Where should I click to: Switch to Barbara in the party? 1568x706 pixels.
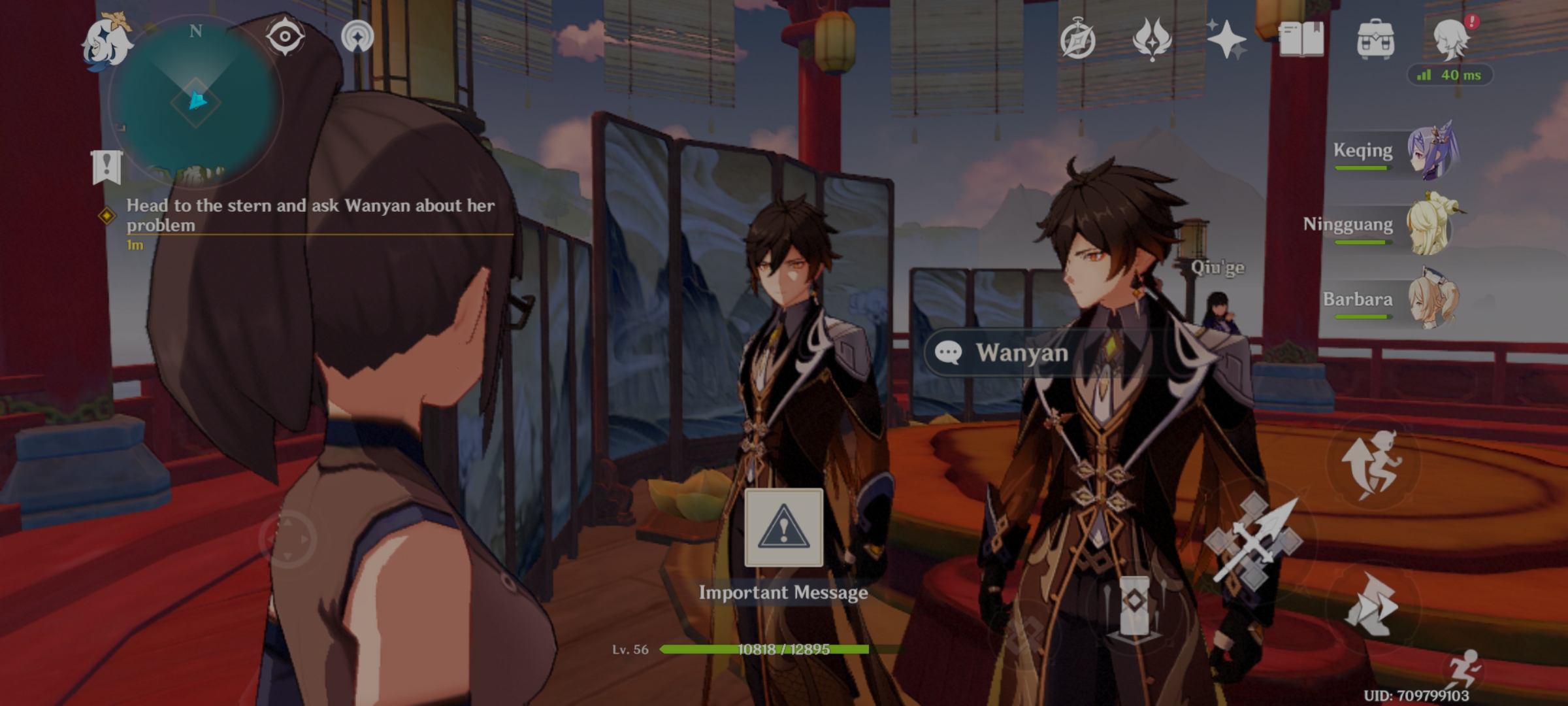click(x=1431, y=300)
